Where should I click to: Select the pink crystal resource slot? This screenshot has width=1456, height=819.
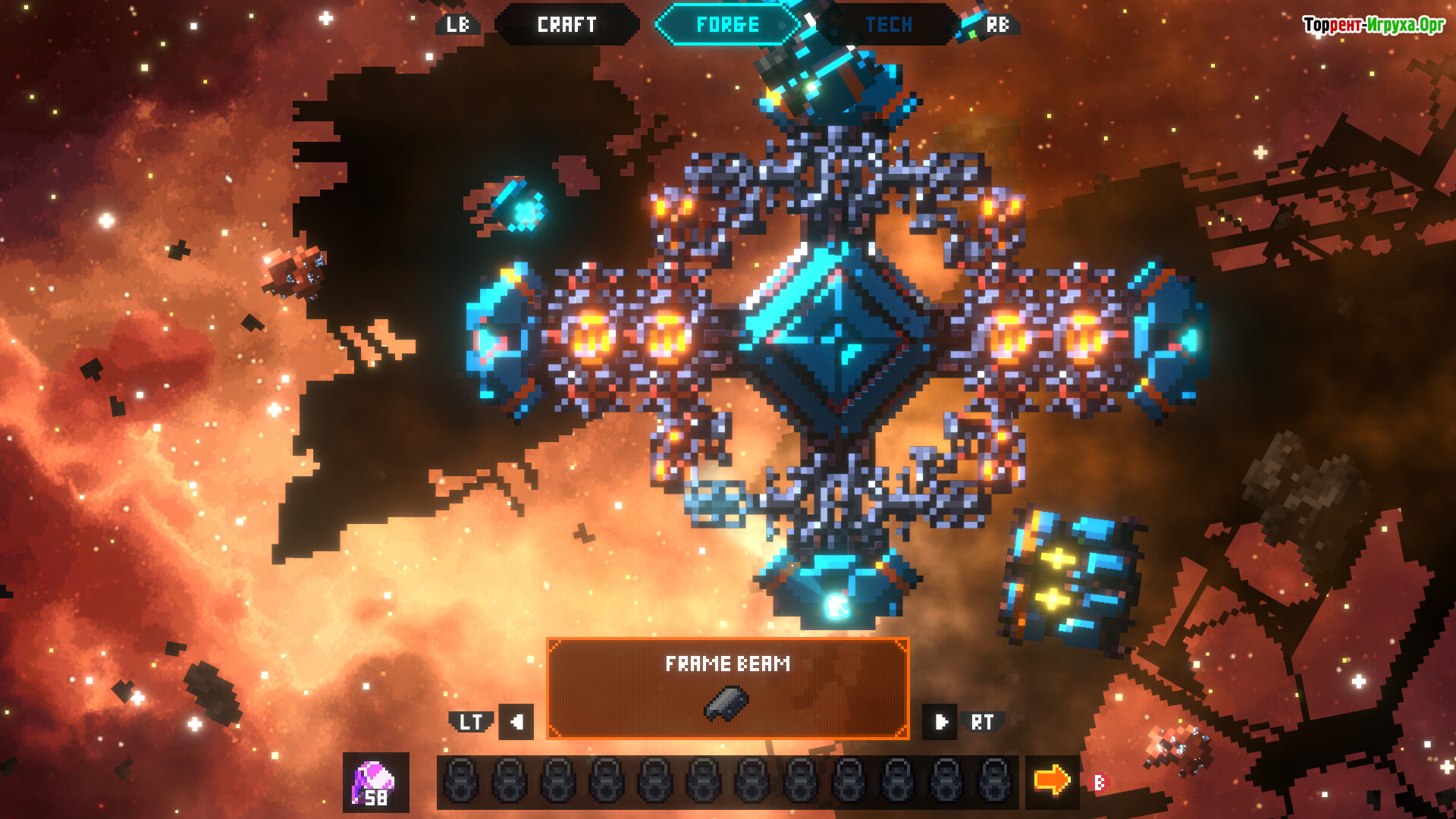[376, 783]
